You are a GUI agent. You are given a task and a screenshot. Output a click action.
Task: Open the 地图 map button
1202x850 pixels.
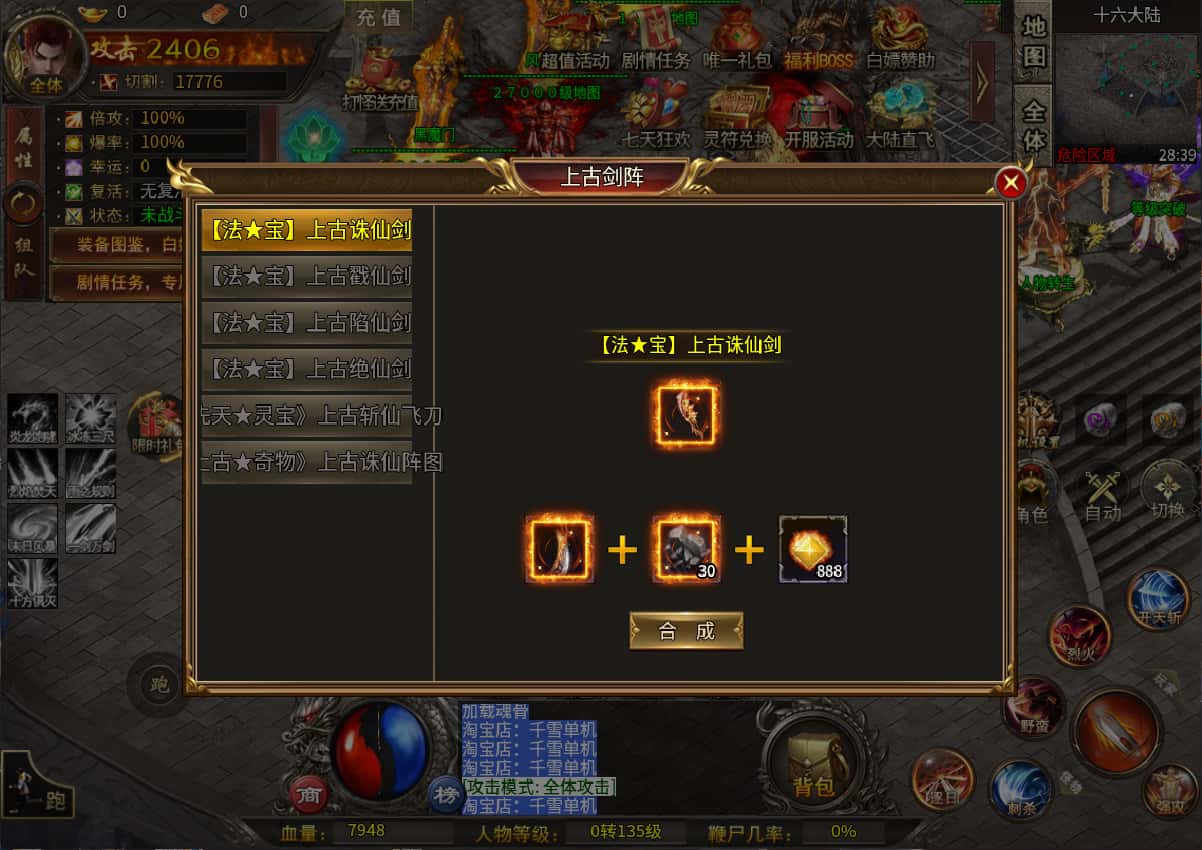(1034, 40)
